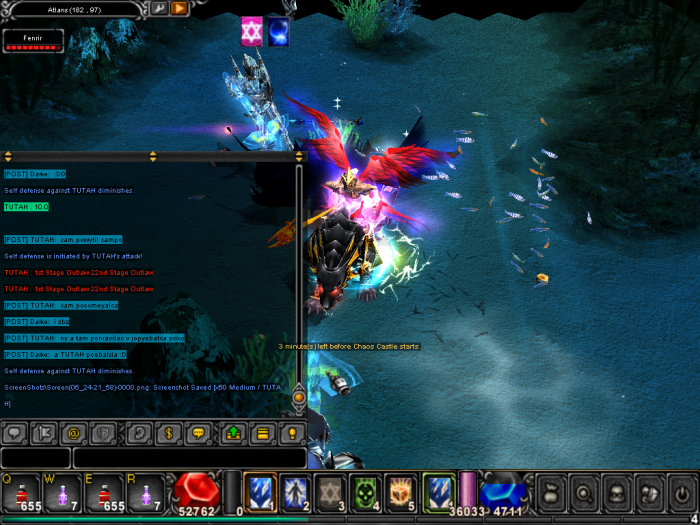700x525 pixels.
Task: Select the Fenrir pet status panel
Action: click(33, 40)
